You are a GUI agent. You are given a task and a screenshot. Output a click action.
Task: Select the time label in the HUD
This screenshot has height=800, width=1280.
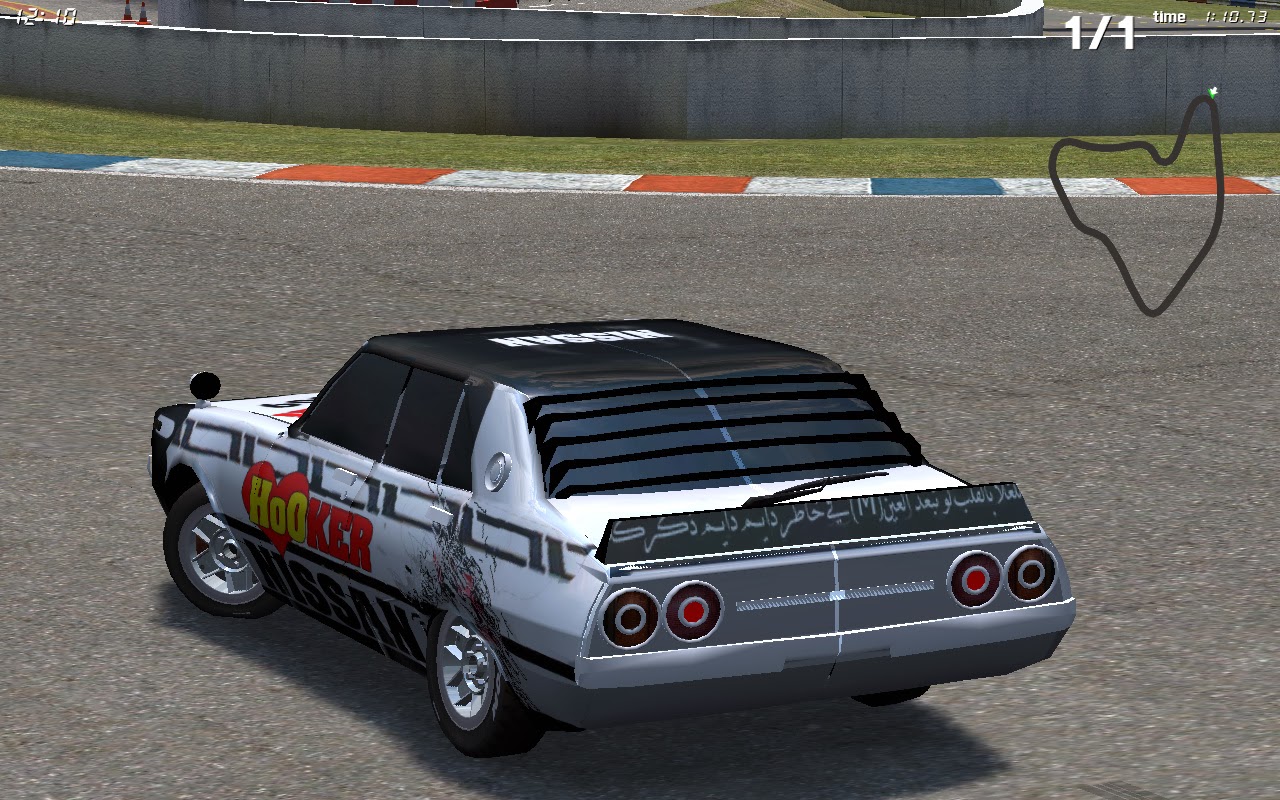1170,16
